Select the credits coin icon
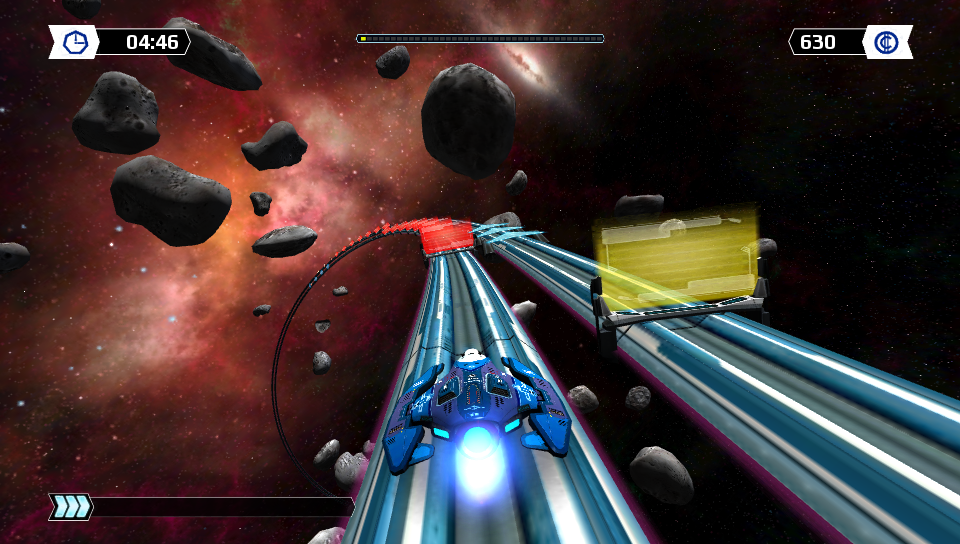This screenshot has width=960, height=544. [x=886, y=42]
